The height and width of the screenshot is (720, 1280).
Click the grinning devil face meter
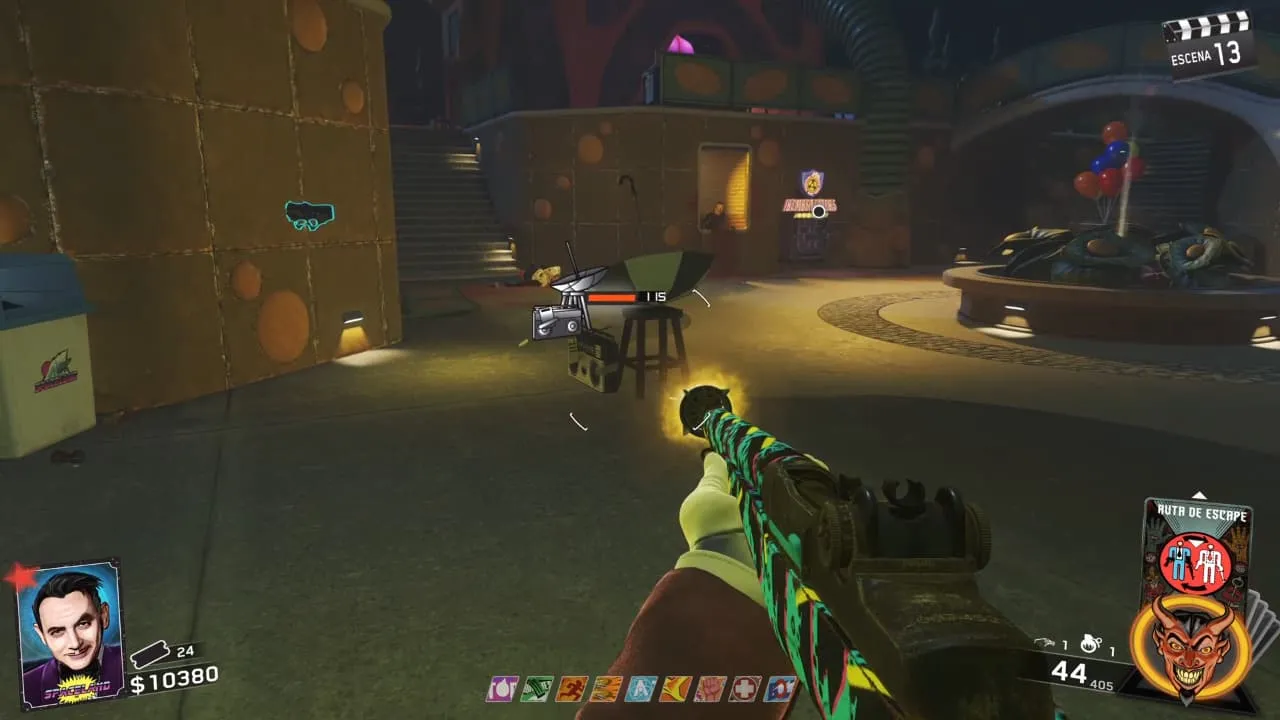[1181, 645]
